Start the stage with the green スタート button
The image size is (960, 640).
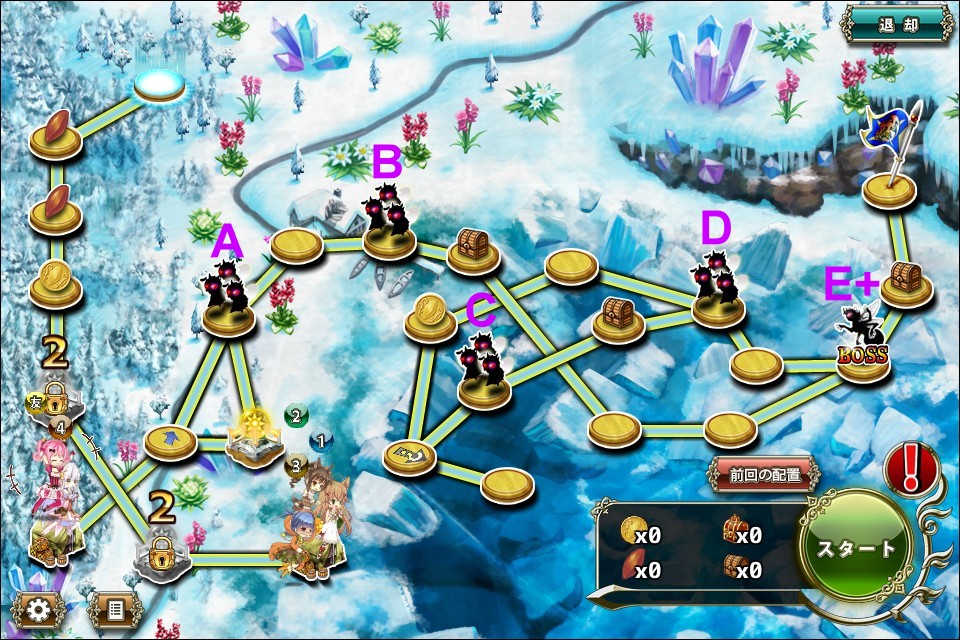855,548
